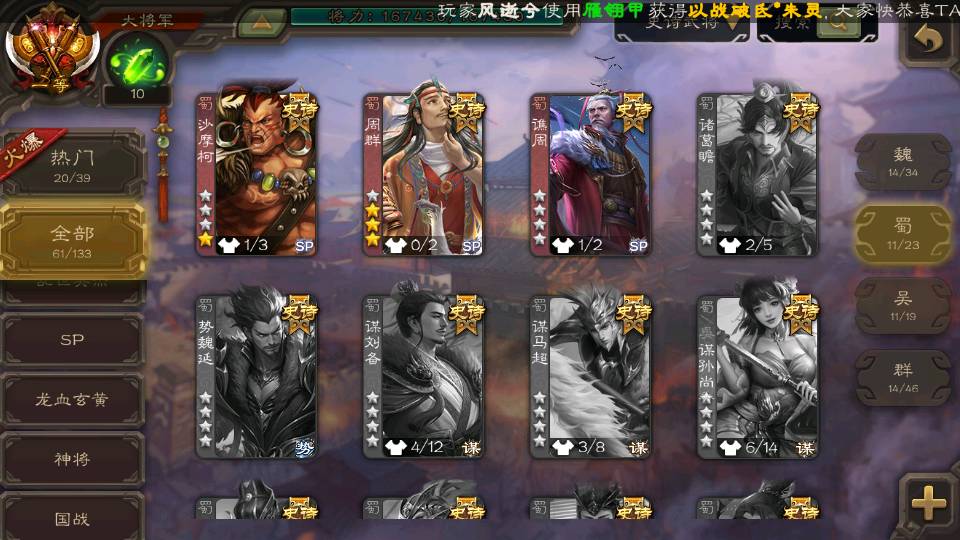Viewport: 960px width, 540px height.
Task: Filter heroes by 魏 faction
Action: (x=902, y=161)
